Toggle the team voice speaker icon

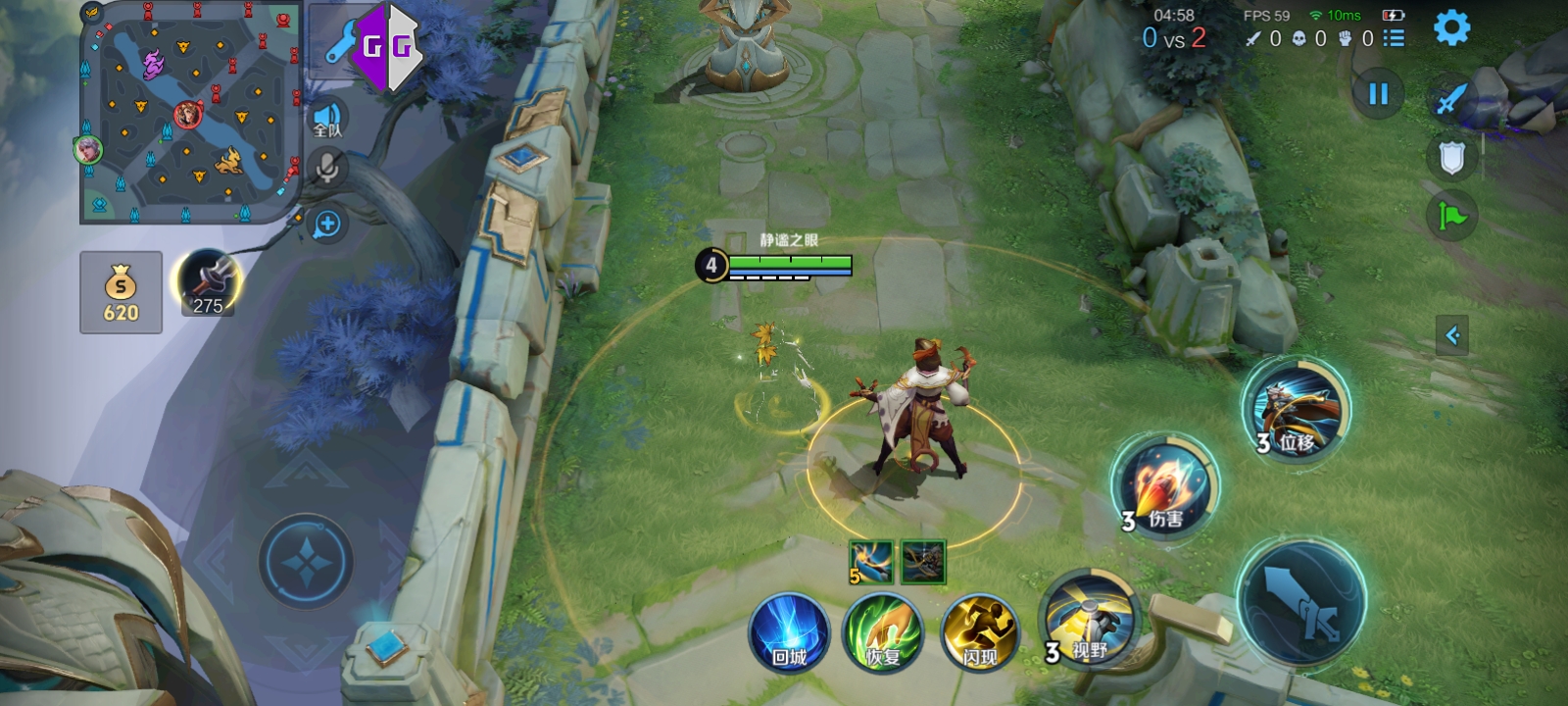tap(328, 120)
